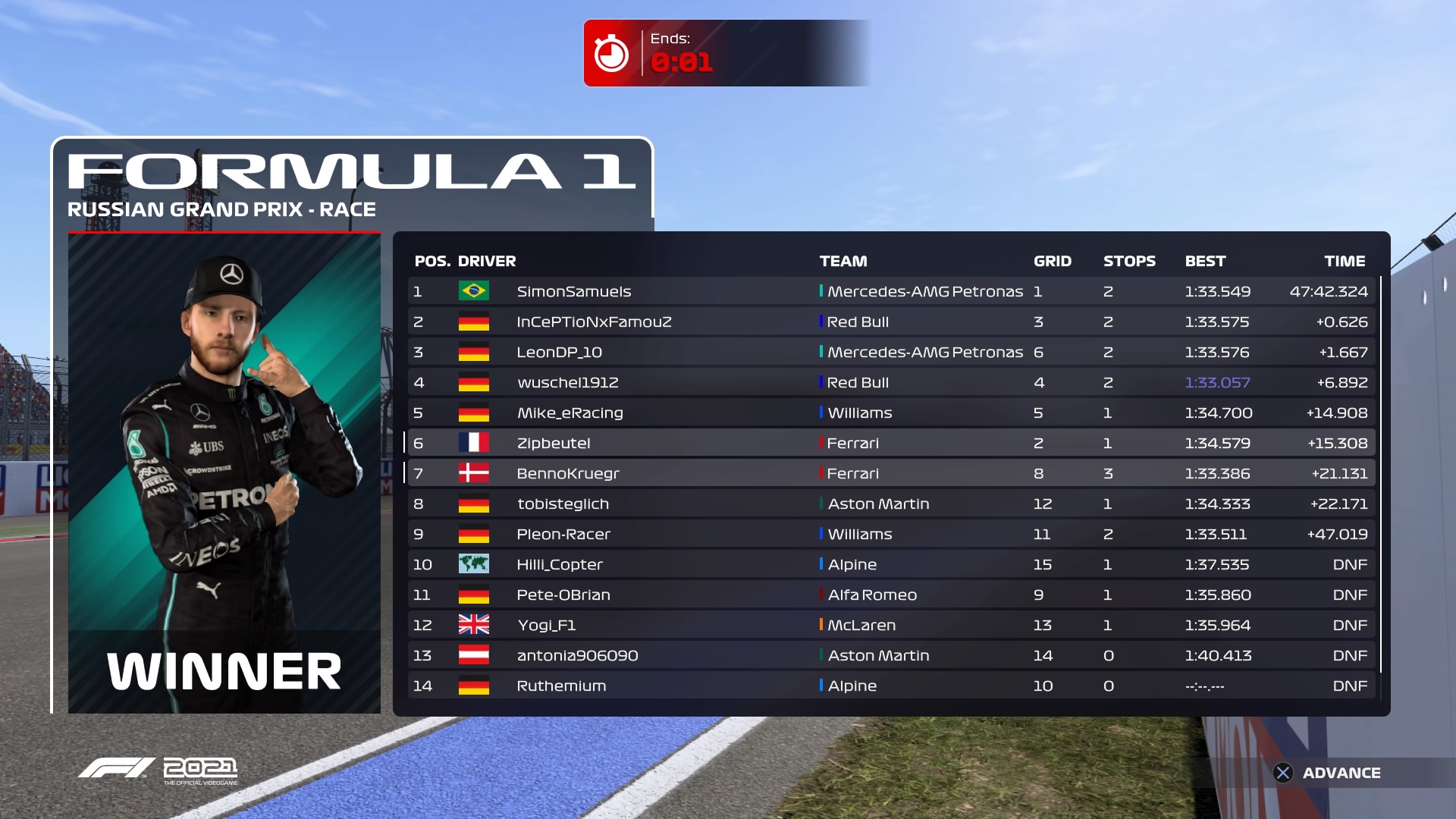Select LeonDP_10 in the standings
Screen dimensions: 1456x819
coord(559,352)
